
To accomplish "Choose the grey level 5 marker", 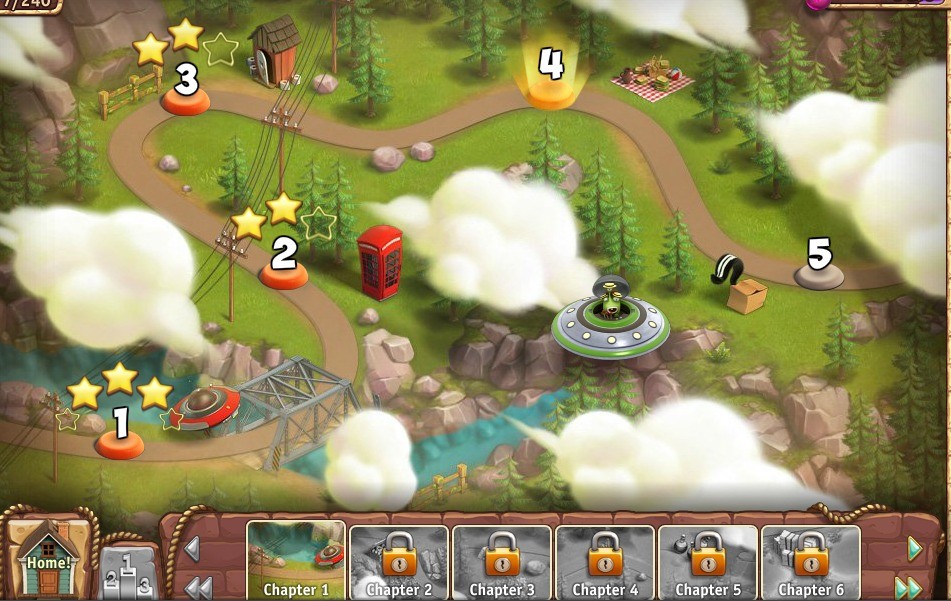I will pos(819,273).
